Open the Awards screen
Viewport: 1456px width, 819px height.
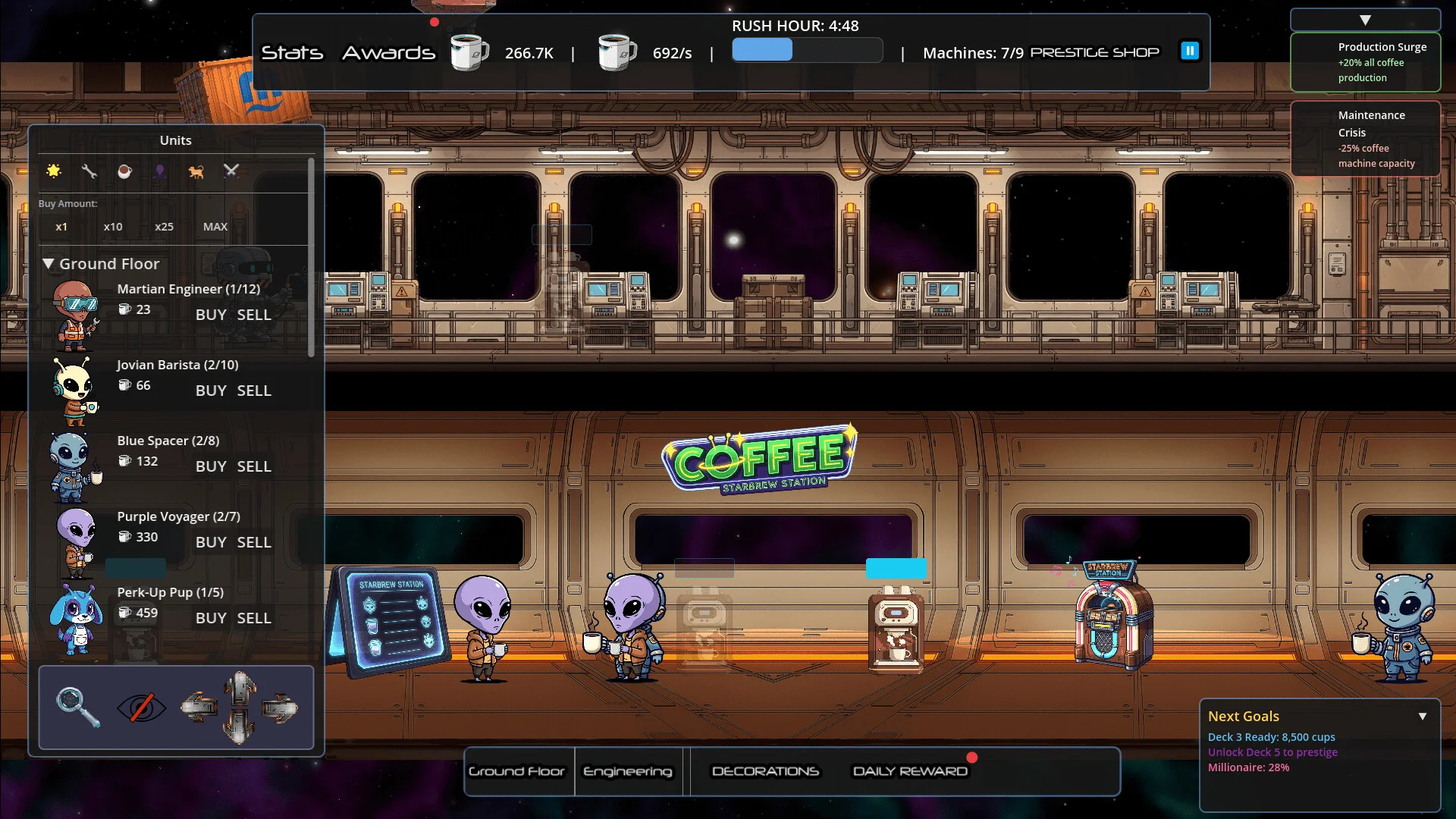click(x=388, y=53)
